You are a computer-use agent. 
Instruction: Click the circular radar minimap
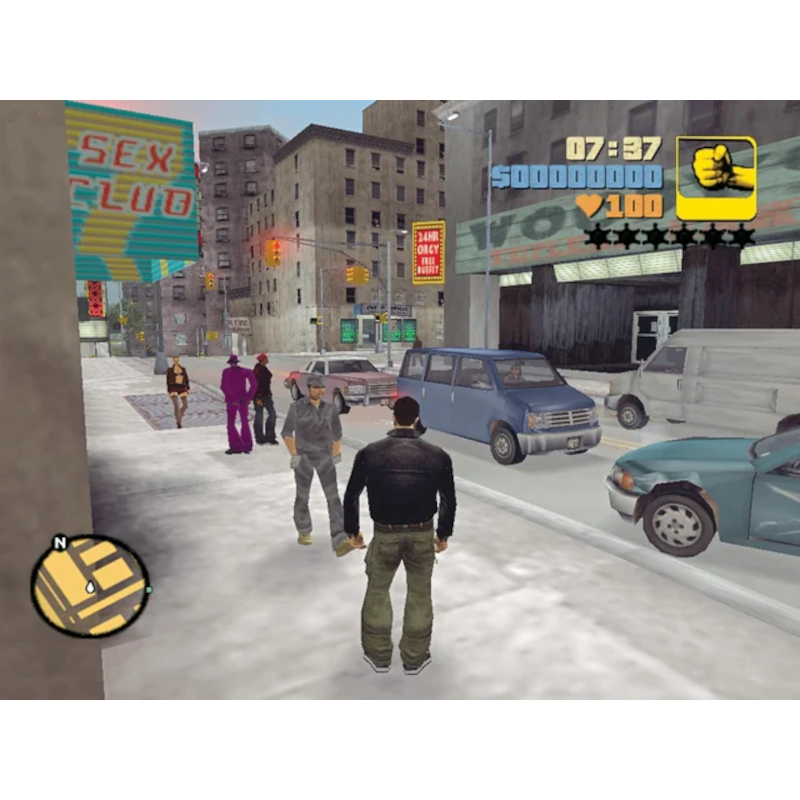click(x=90, y=586)
